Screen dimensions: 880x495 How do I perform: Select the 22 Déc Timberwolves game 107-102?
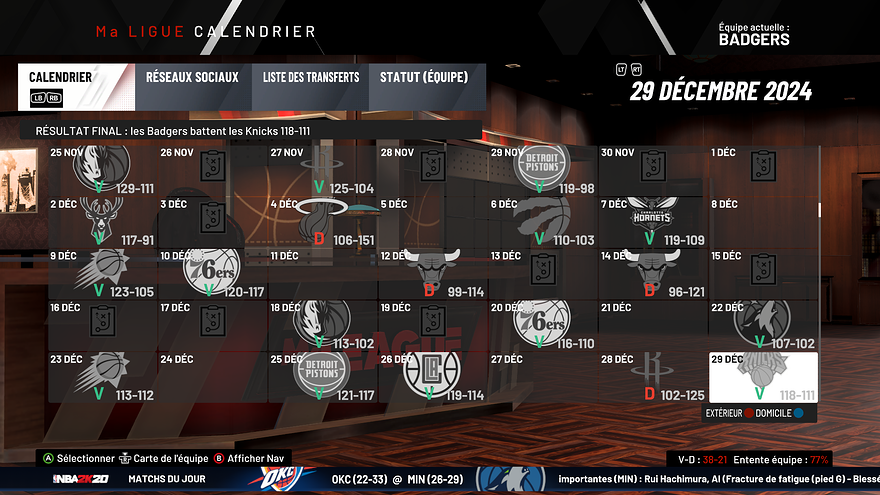[x=763, y=323]
